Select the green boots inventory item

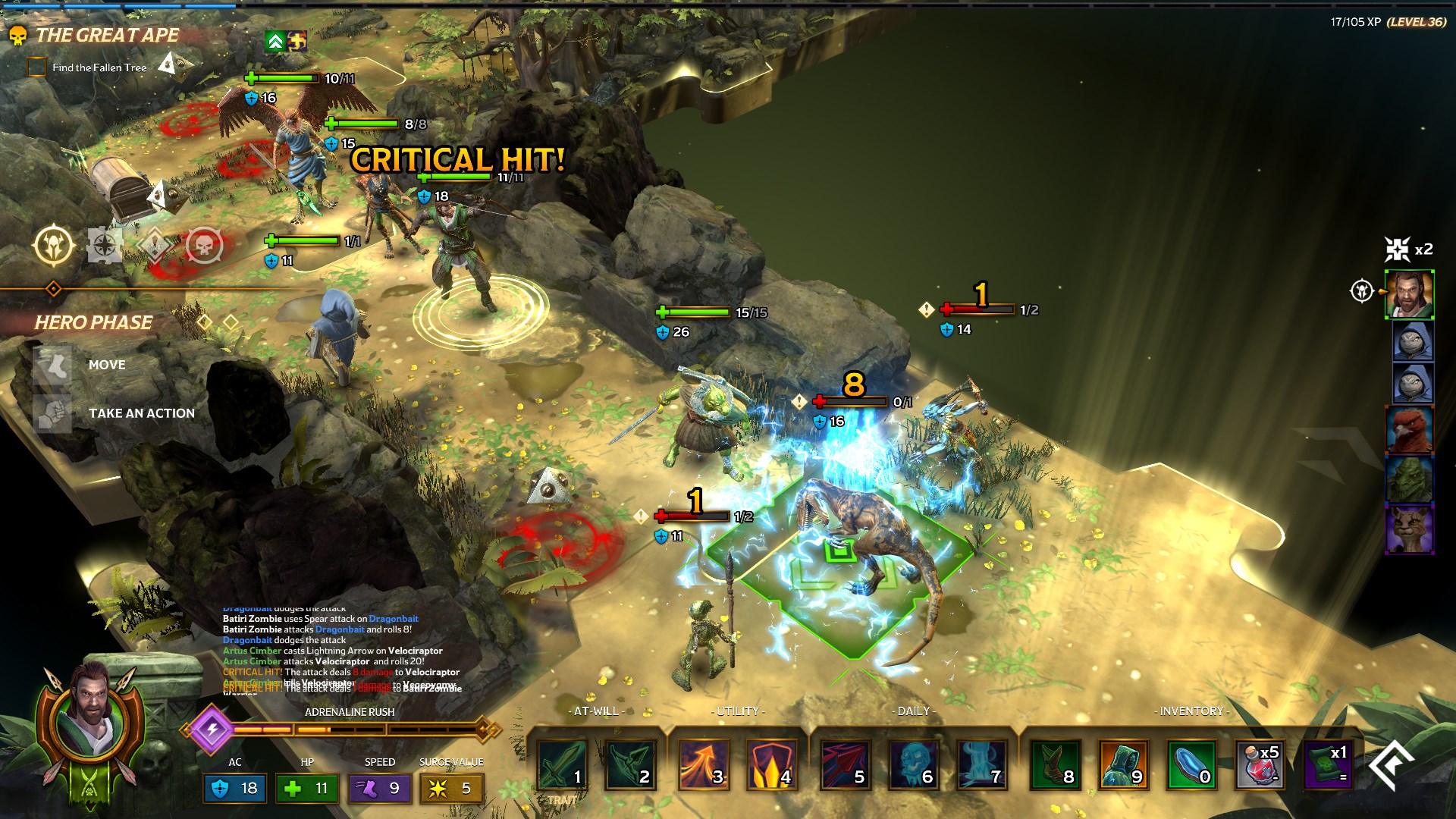pos(1055,764)
